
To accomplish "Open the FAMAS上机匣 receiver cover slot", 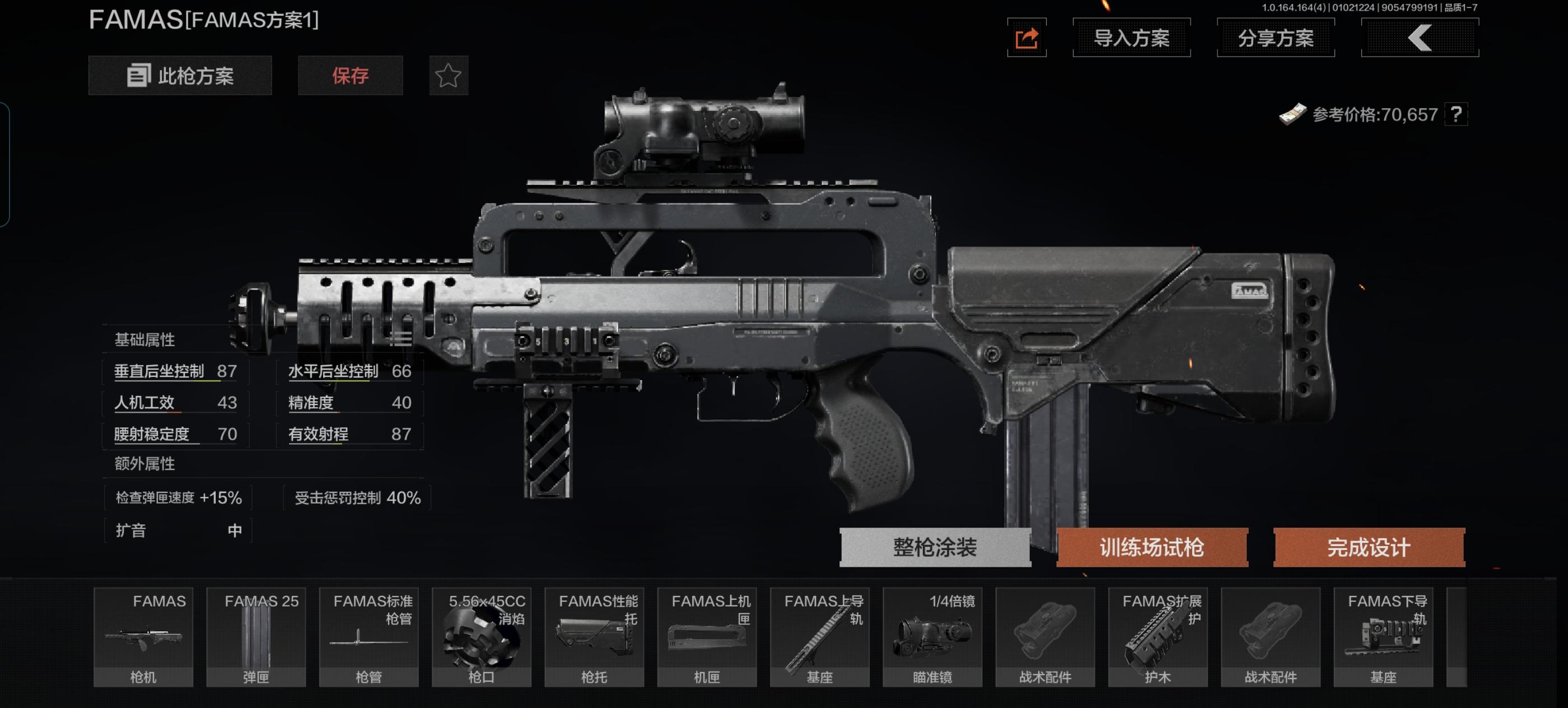I will click(707, 637).
